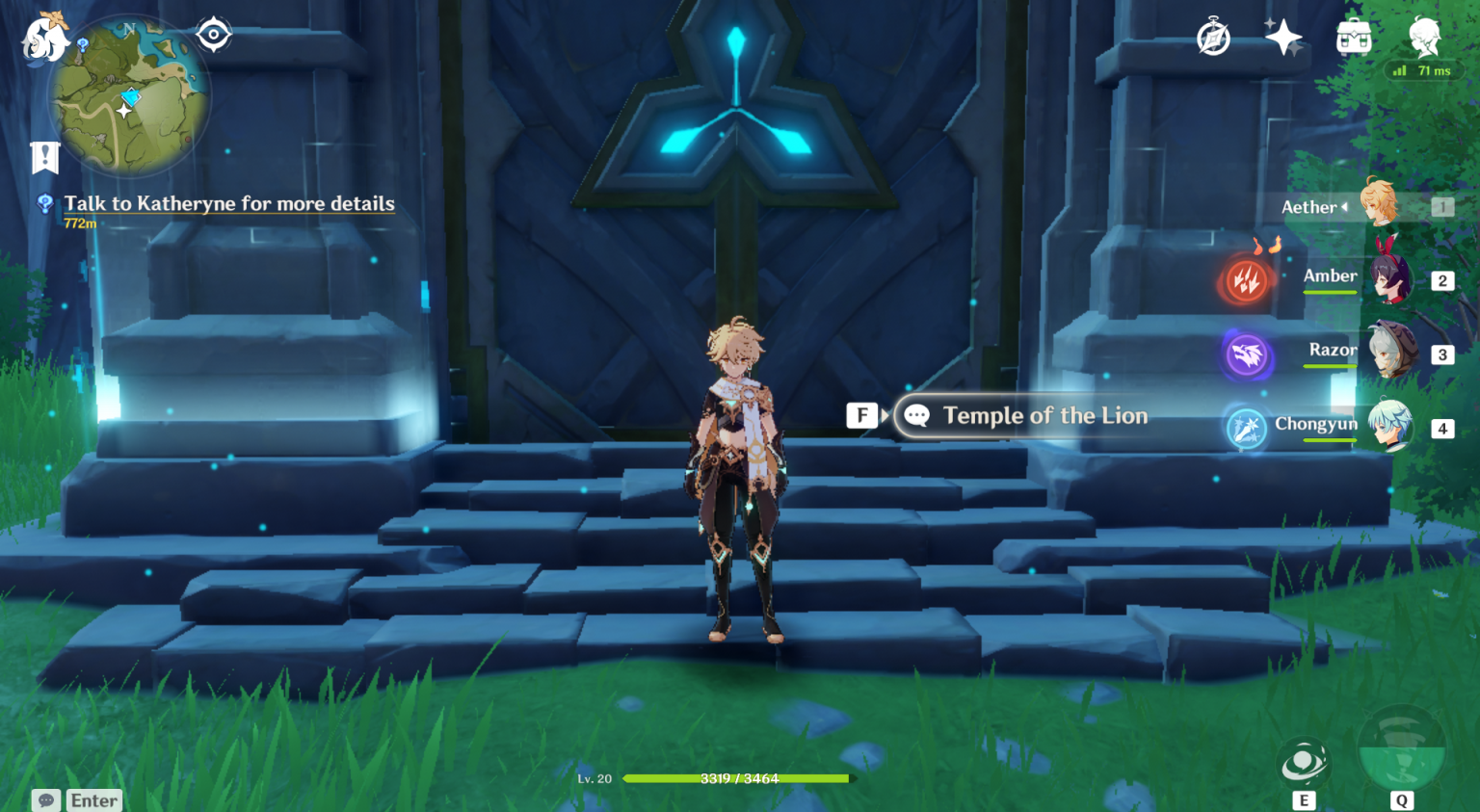
Task: Open the Wish star icon
Action: [1283, 39]
